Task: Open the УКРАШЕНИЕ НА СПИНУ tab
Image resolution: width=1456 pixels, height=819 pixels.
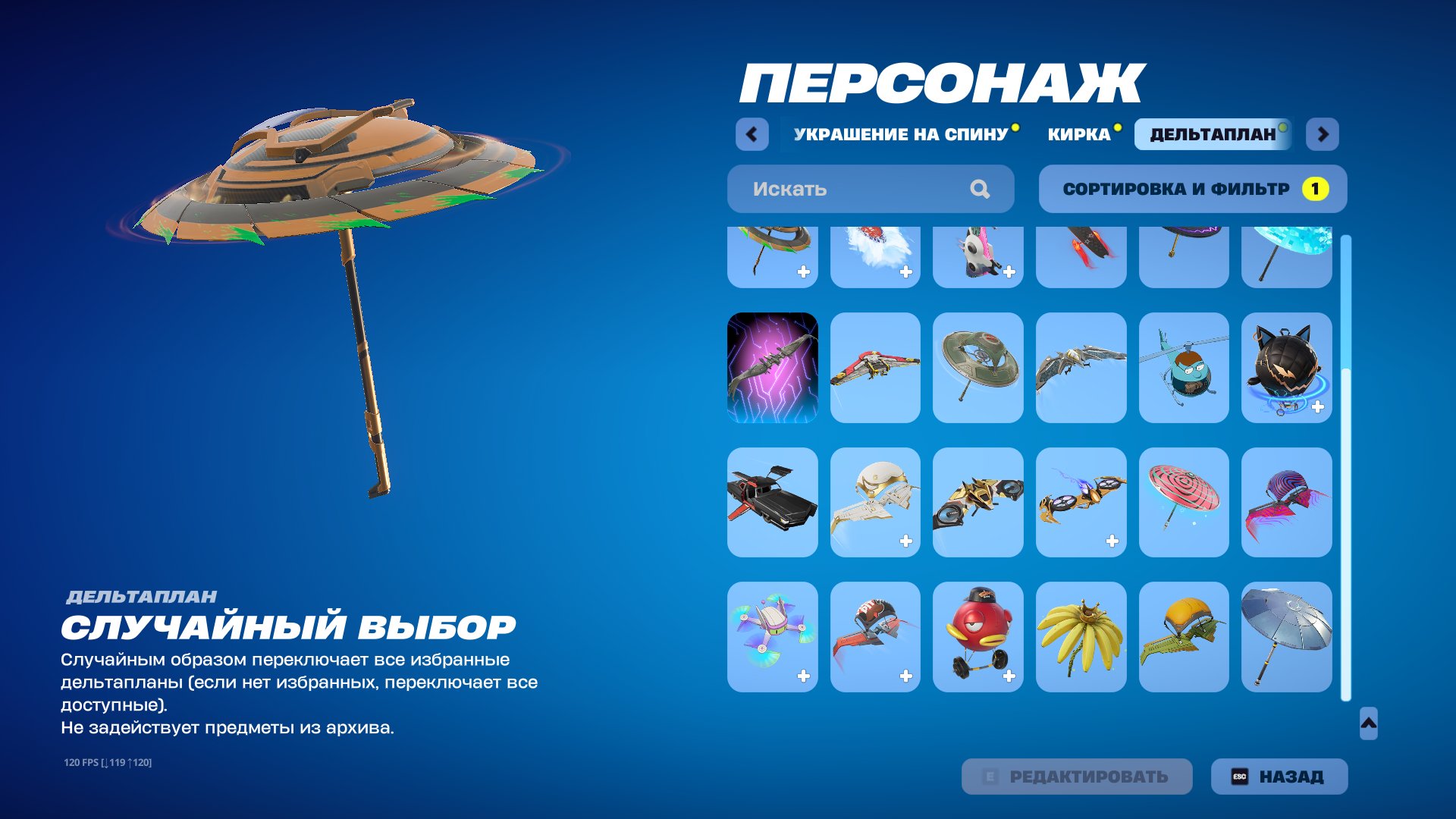Action: pos(899,134)
